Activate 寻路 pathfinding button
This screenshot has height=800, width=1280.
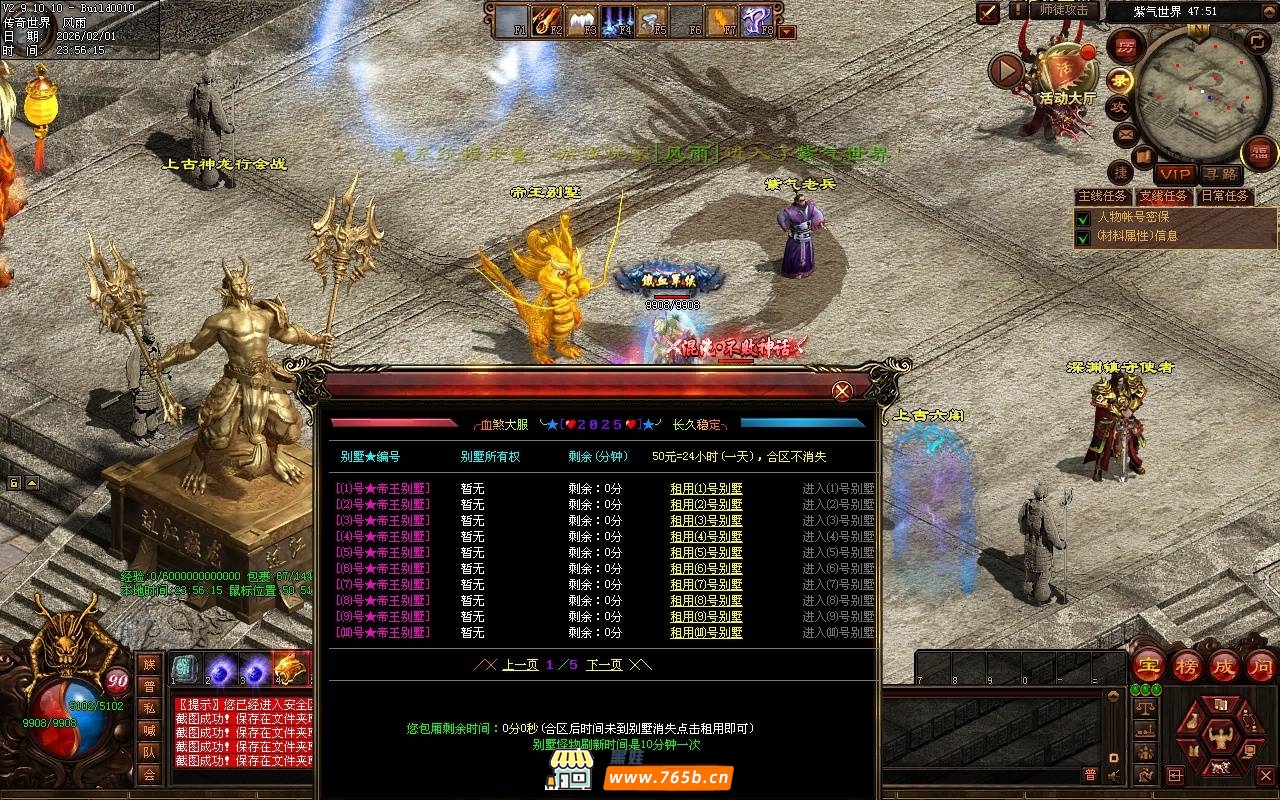(x=1219, y=174)
